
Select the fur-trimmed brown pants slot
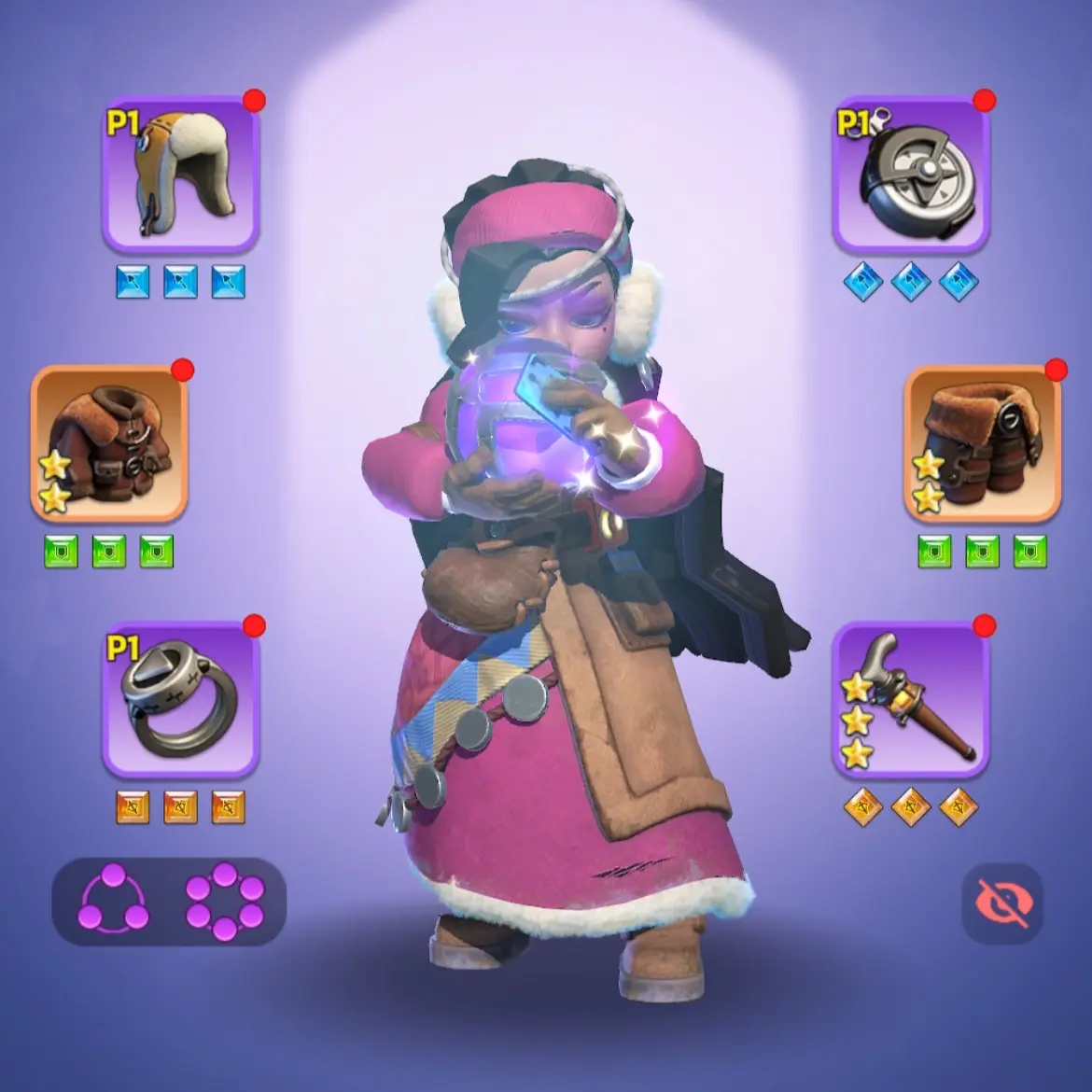[983, 444]
